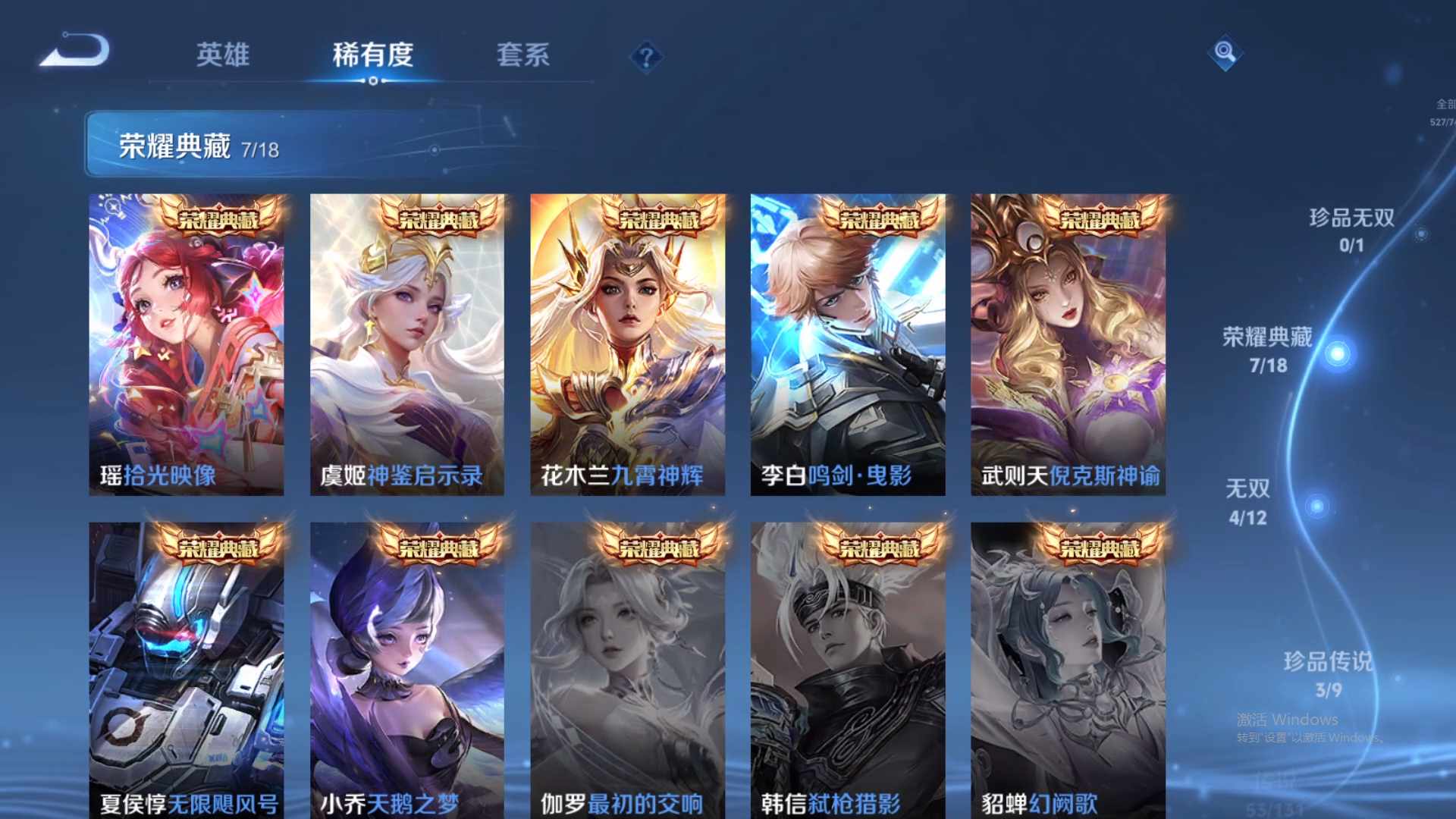This screenshot has height=819, width=1456.
Task: Select the 花木兰九霄神辉 skin card
Action: [628, 341]
